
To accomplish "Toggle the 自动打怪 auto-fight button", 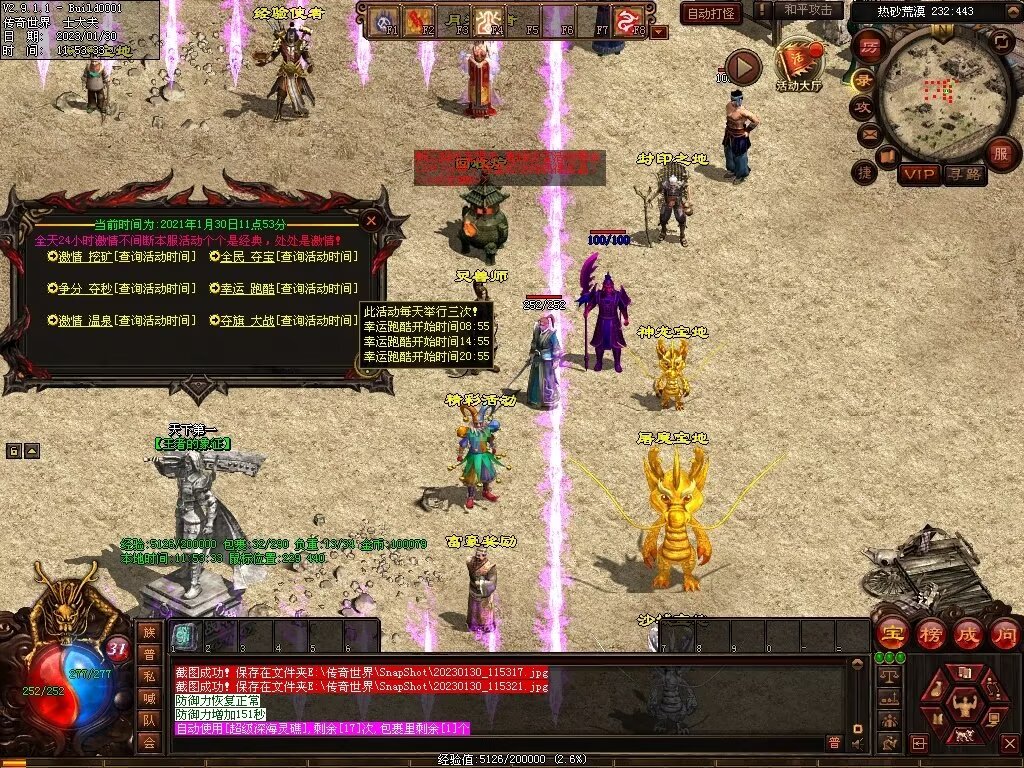I will (x=712, y=13).
